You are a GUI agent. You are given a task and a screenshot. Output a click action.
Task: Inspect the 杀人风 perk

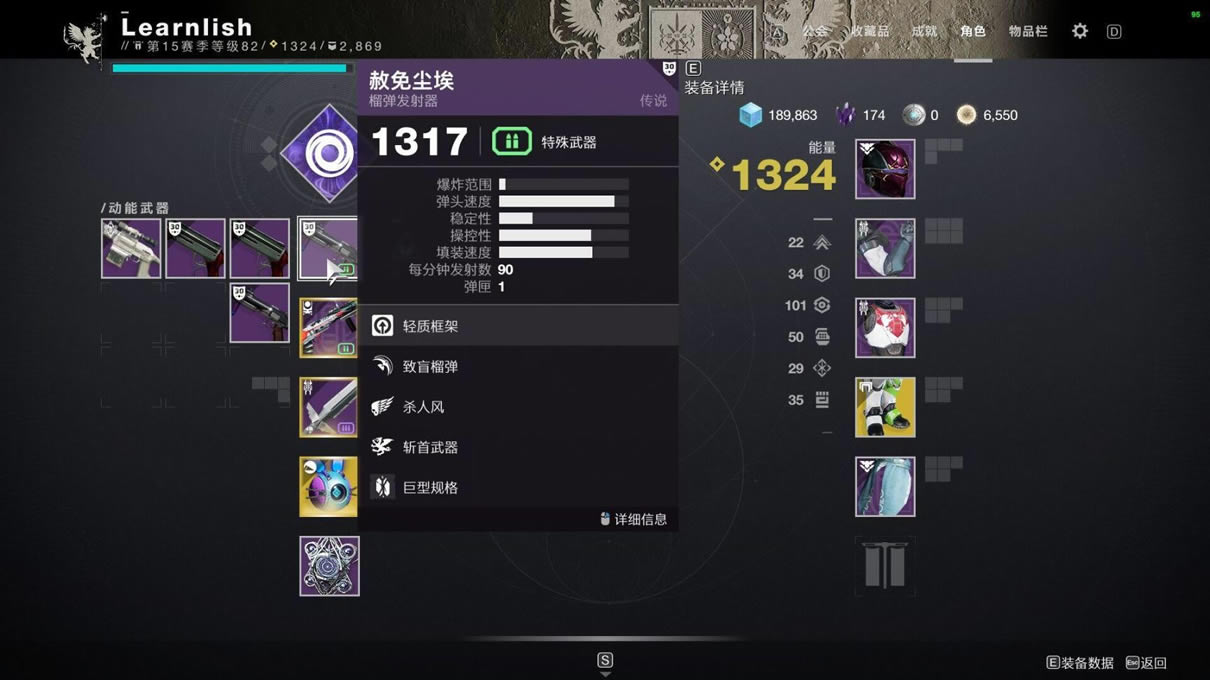518,407
